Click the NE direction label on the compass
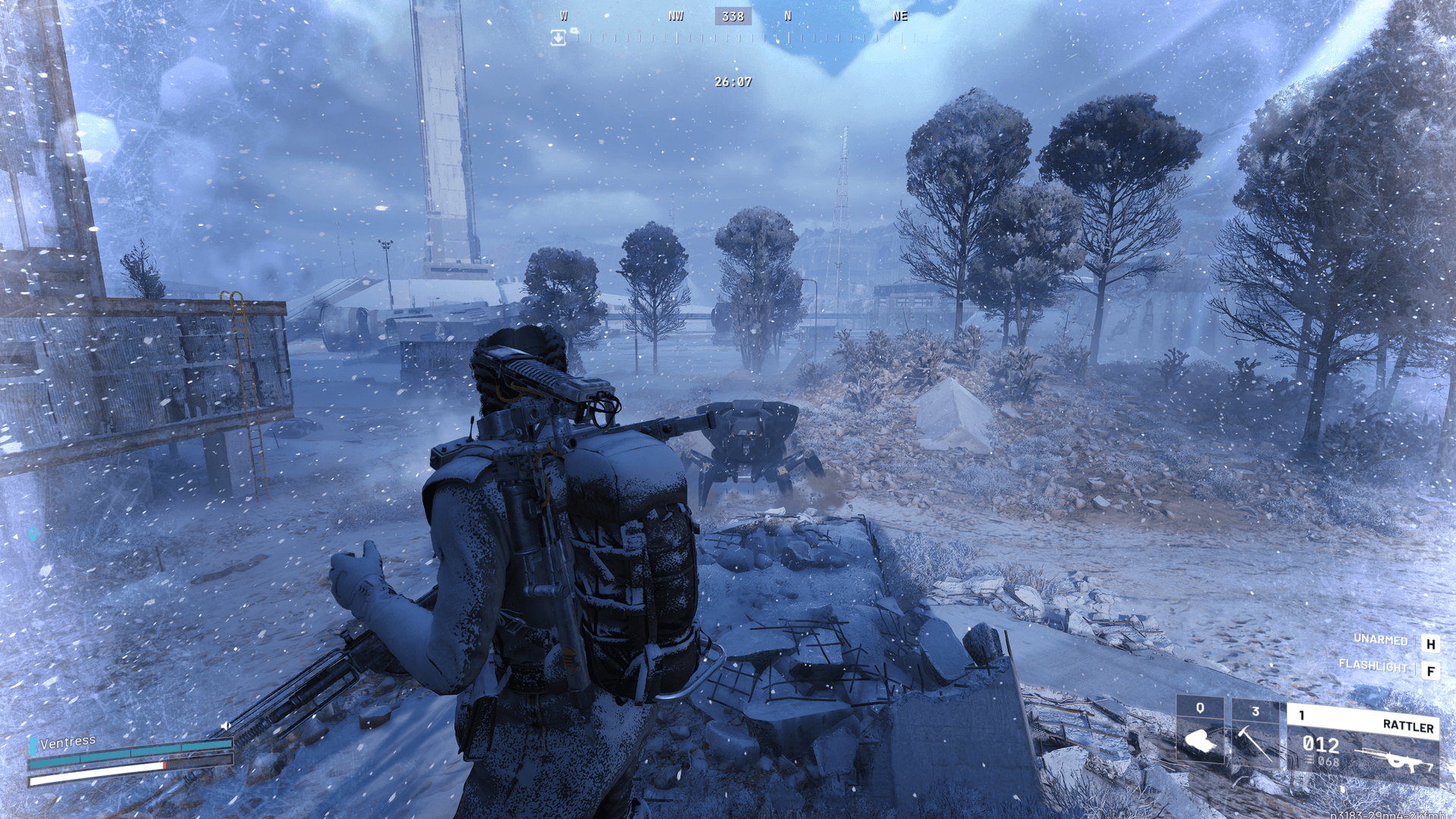 tap(901, 17)
